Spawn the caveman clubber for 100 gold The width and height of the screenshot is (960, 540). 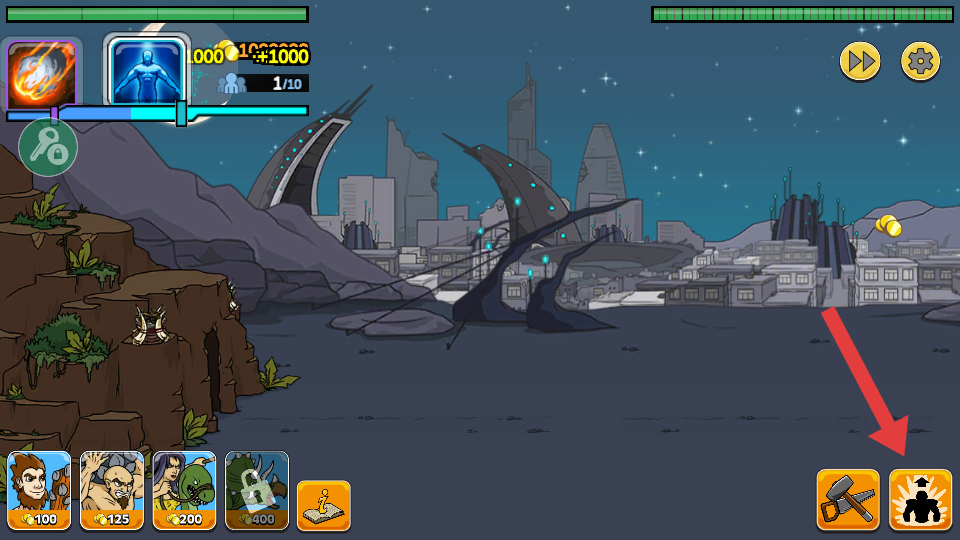(40, 490)
